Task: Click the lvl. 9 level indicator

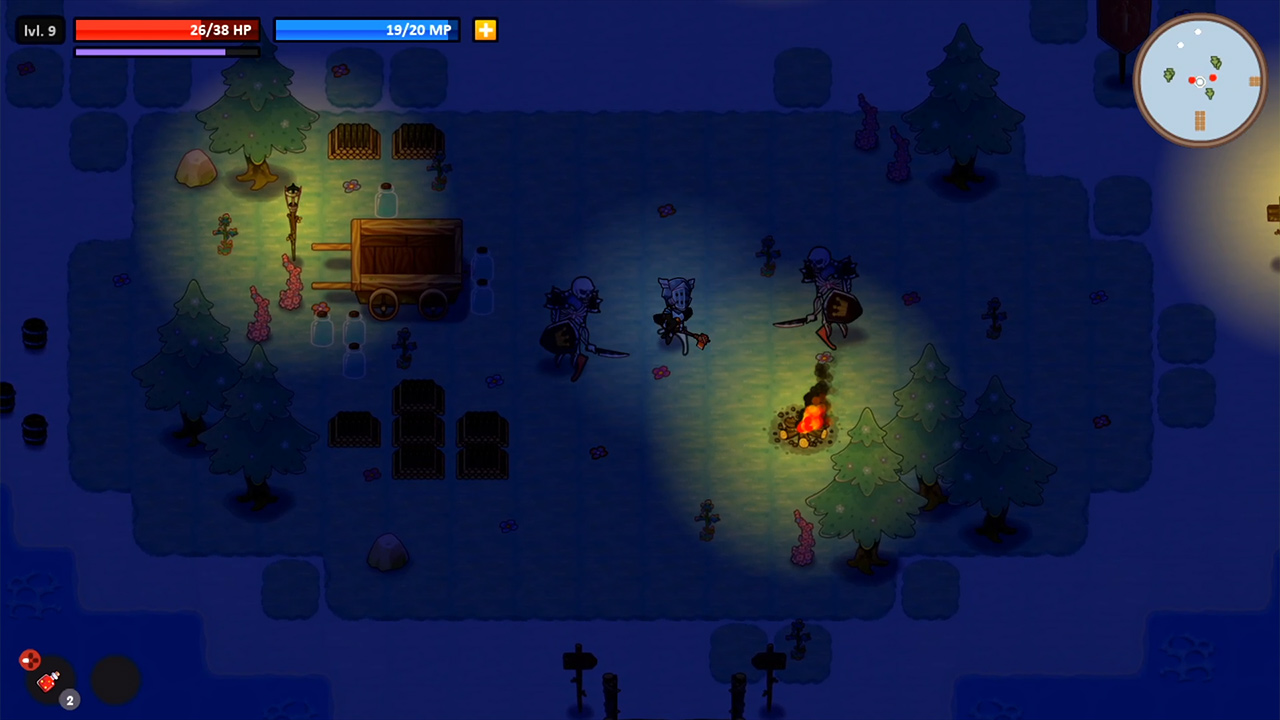Action: 40,29
